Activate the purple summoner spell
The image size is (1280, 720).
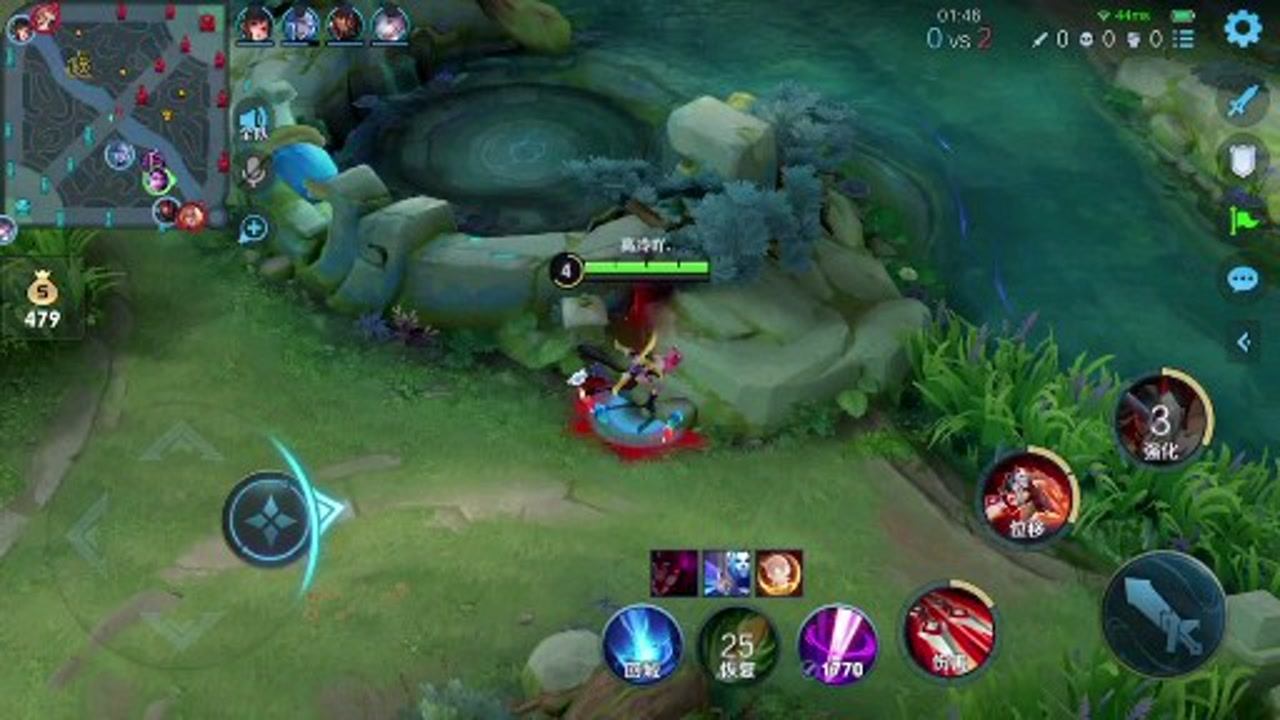click(x=838, y=643)
